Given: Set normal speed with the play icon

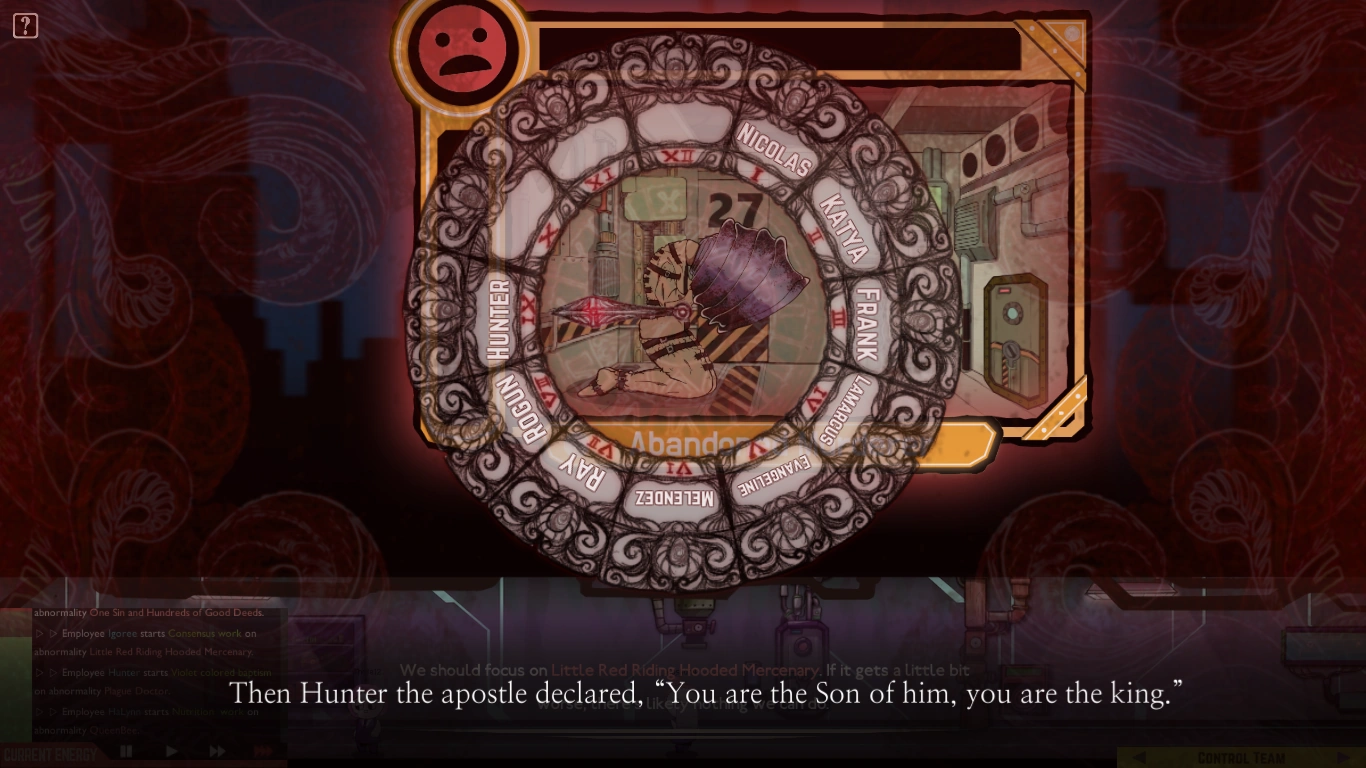Looking at the screenshot, I should tap(171, 751).
